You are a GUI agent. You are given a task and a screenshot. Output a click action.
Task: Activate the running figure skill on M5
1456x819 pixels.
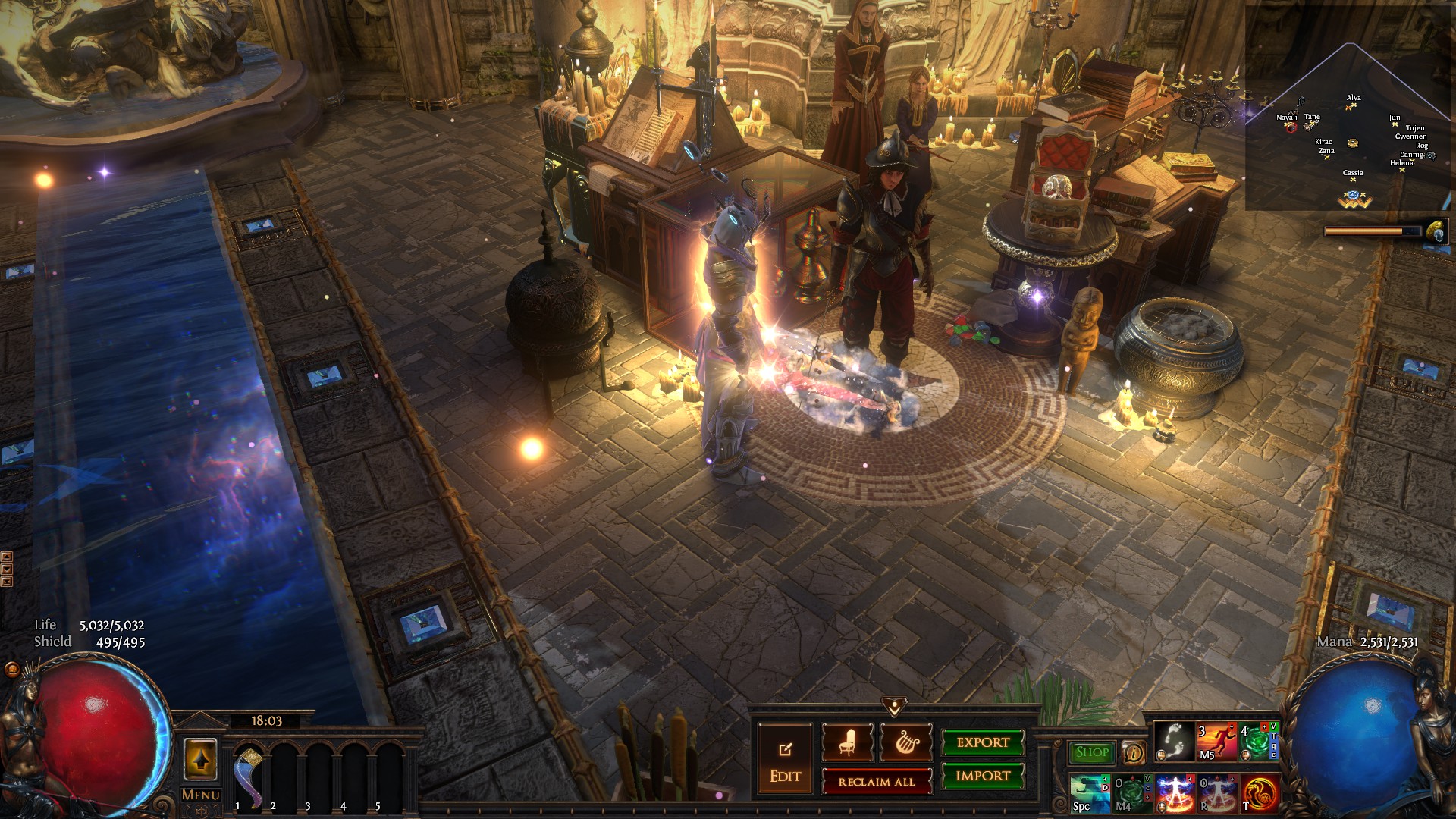click(x=1216, y=742)
